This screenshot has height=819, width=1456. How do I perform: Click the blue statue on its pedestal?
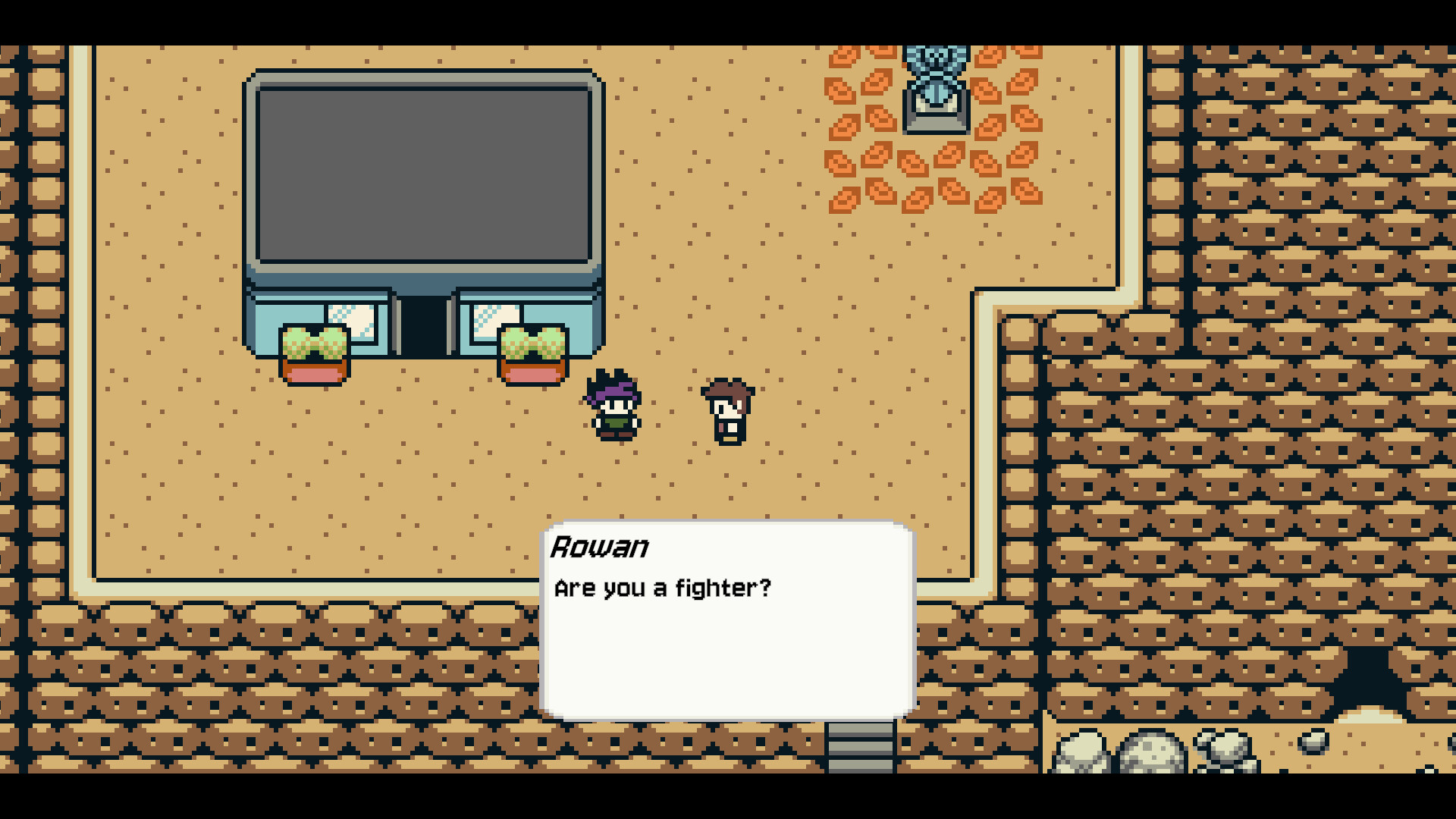[936, 87]
